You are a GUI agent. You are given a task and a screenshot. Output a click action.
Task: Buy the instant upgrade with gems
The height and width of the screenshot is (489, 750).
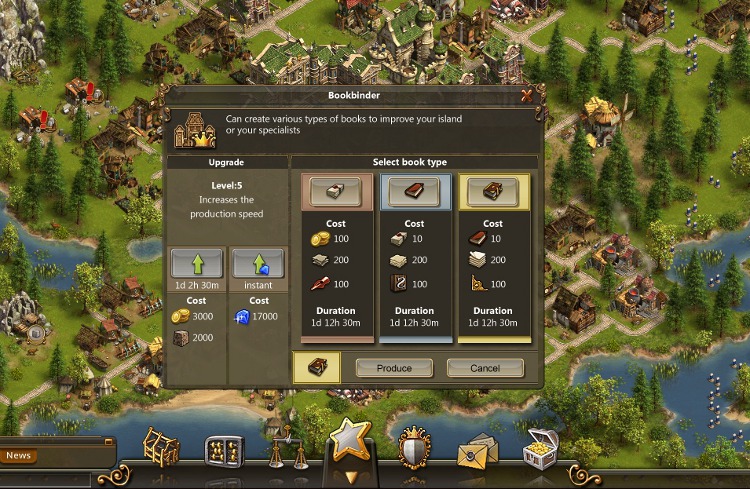click(258, 264)
